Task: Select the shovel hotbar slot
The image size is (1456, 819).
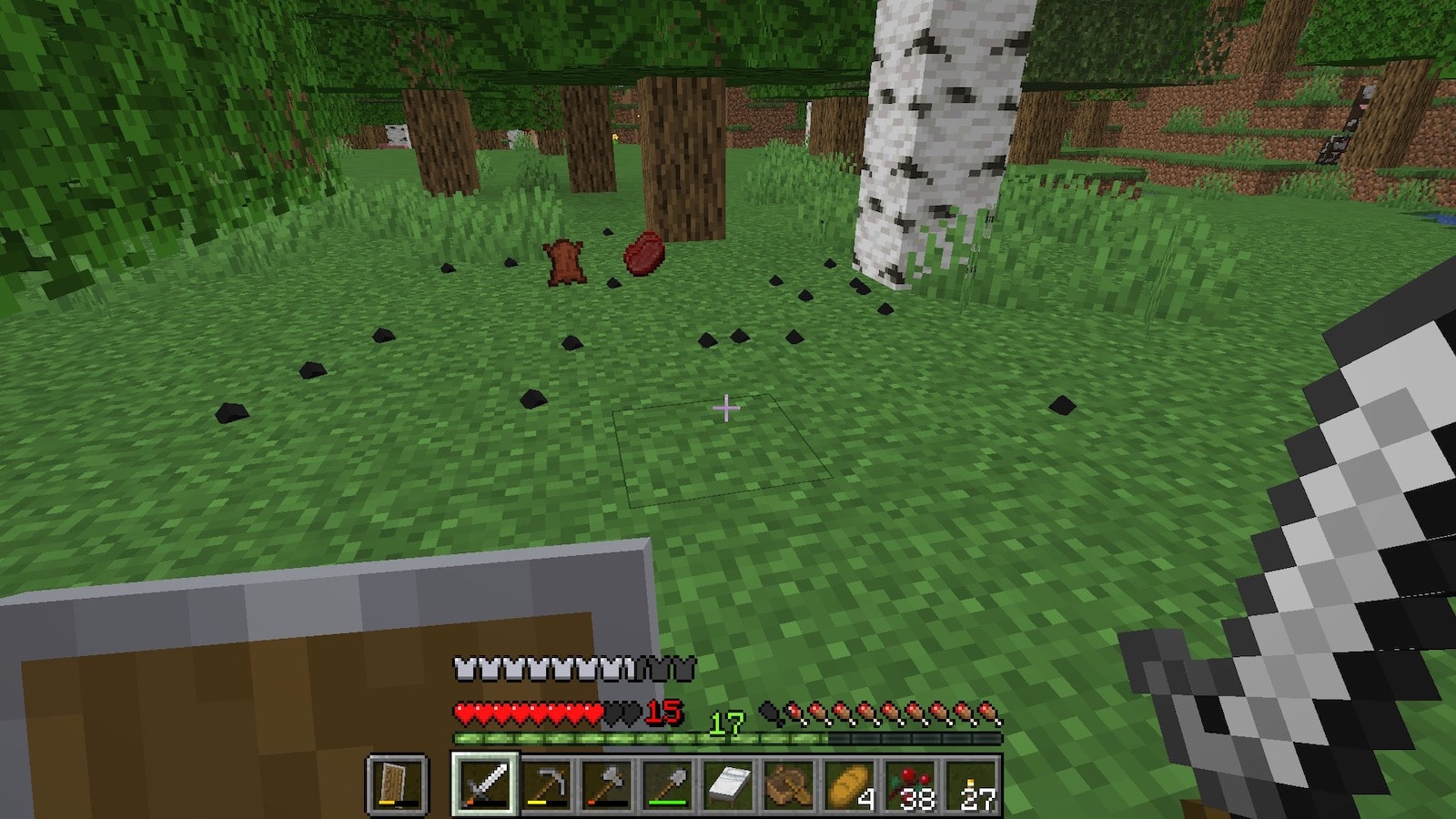Action: tap(668, 784)
